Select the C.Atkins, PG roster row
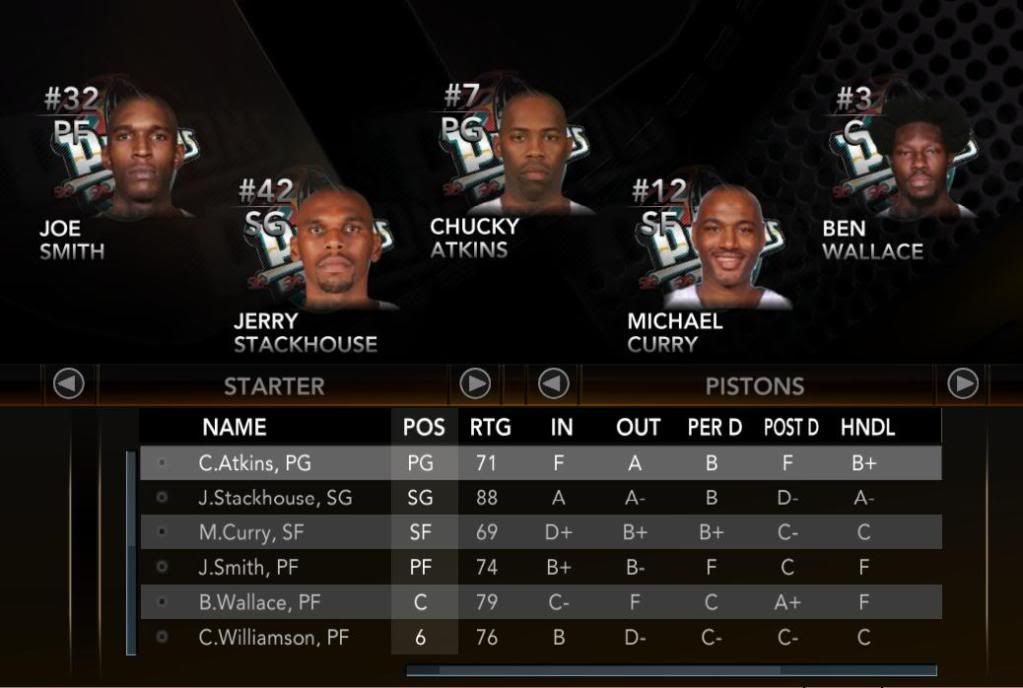The width and height of the screenshot is (1023, 688). [x=540, y=463]
